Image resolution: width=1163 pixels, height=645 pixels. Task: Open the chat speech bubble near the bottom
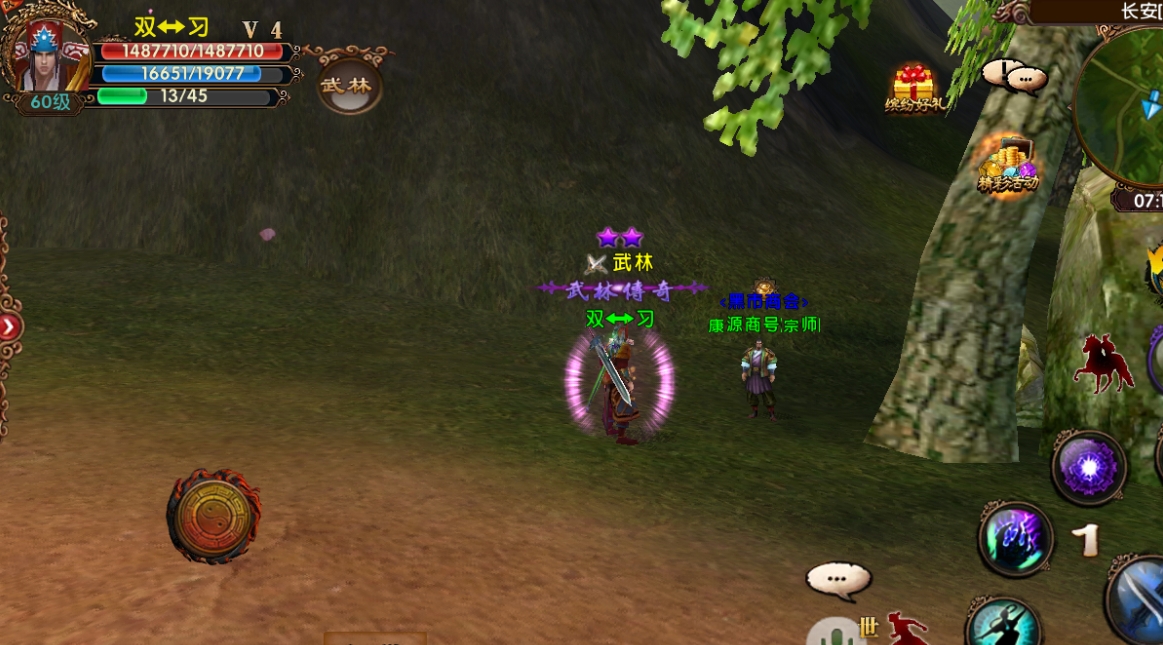point(838,579)
